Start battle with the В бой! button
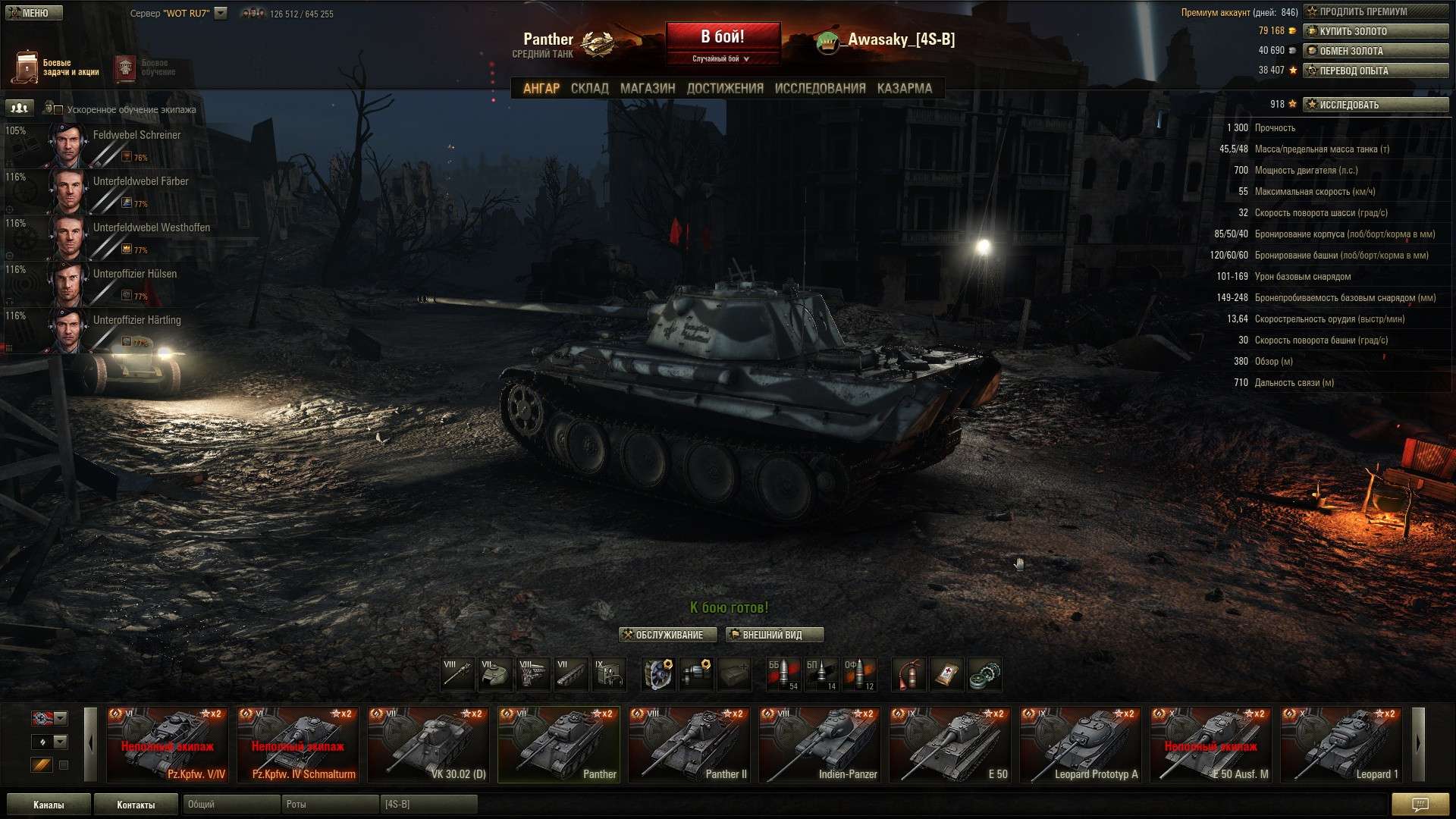1456x819 pixels. pos(723,37)
